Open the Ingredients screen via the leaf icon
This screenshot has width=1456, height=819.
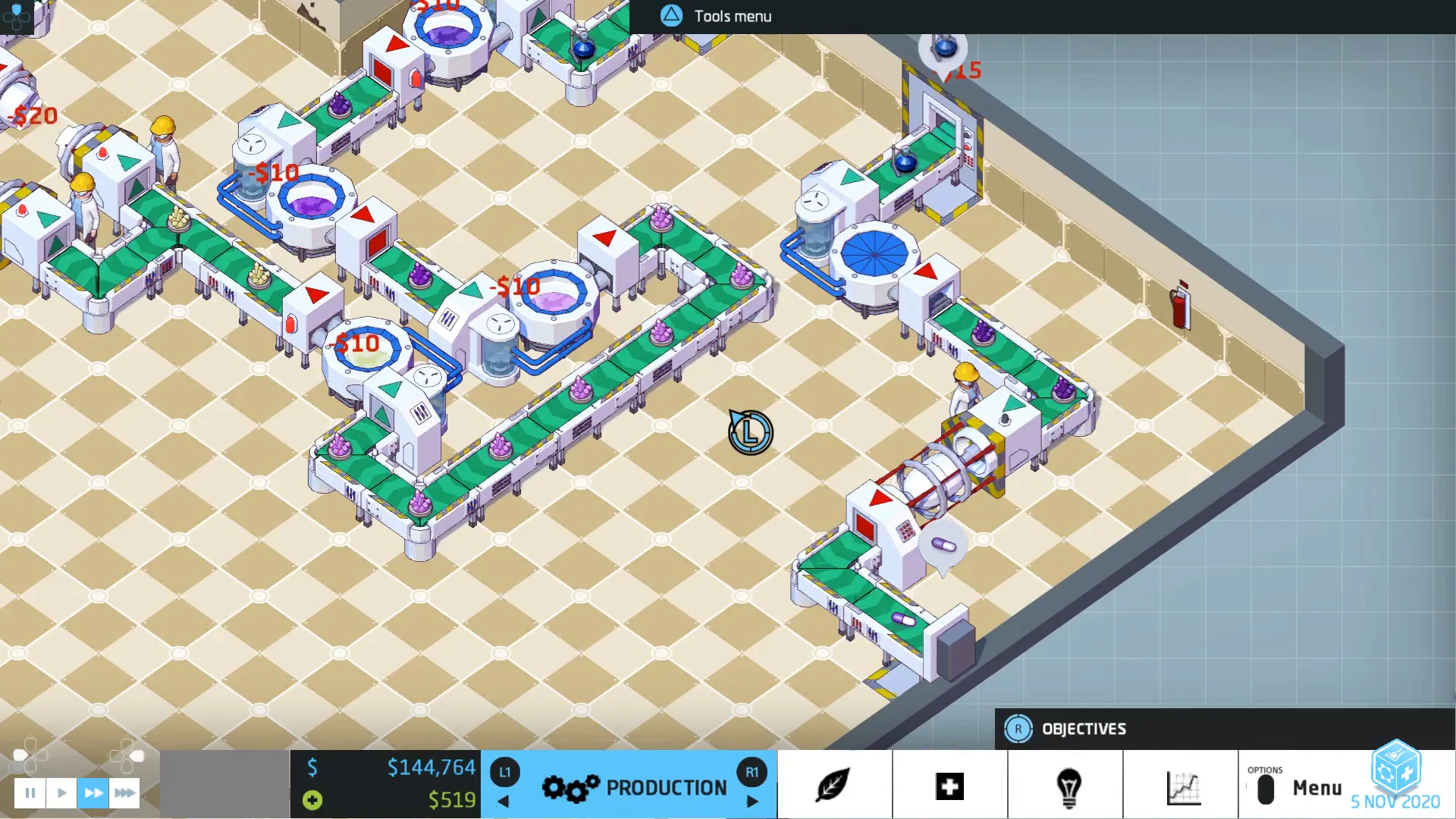pyautogui.click(x=834, y=786)
